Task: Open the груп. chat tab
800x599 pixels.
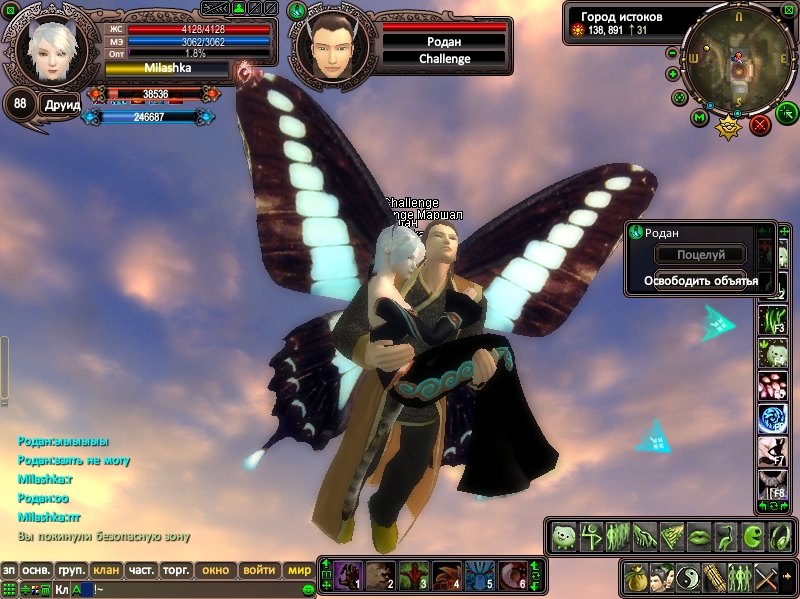Action: pyautogui.click(x=70, y=570)
